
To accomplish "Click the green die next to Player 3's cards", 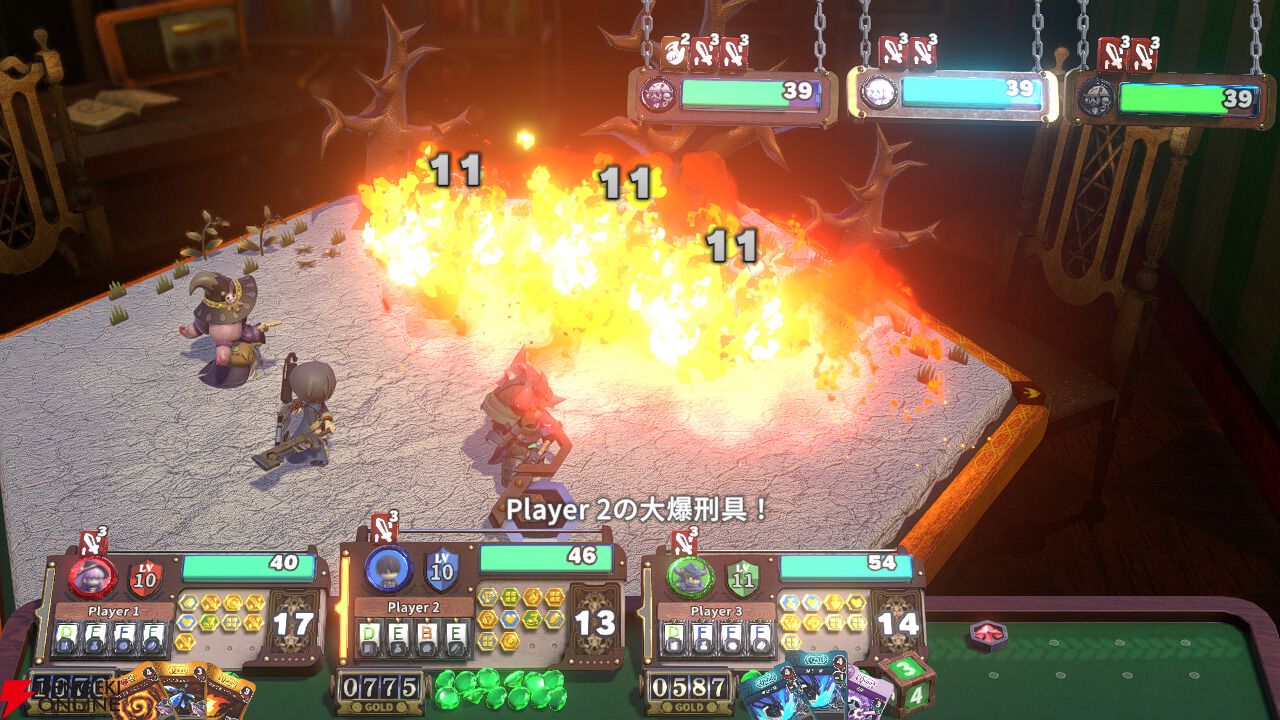I will click(x=907, y=682).
